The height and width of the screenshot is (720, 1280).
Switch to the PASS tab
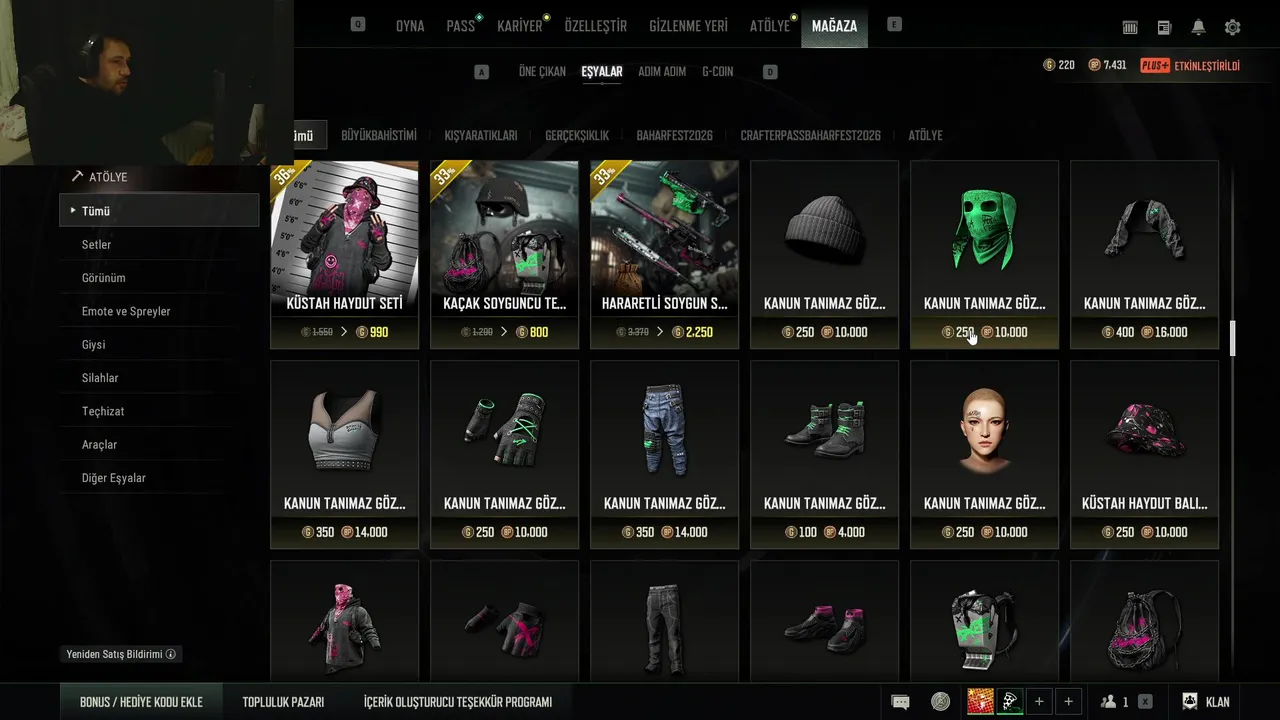tap(461, 26)
